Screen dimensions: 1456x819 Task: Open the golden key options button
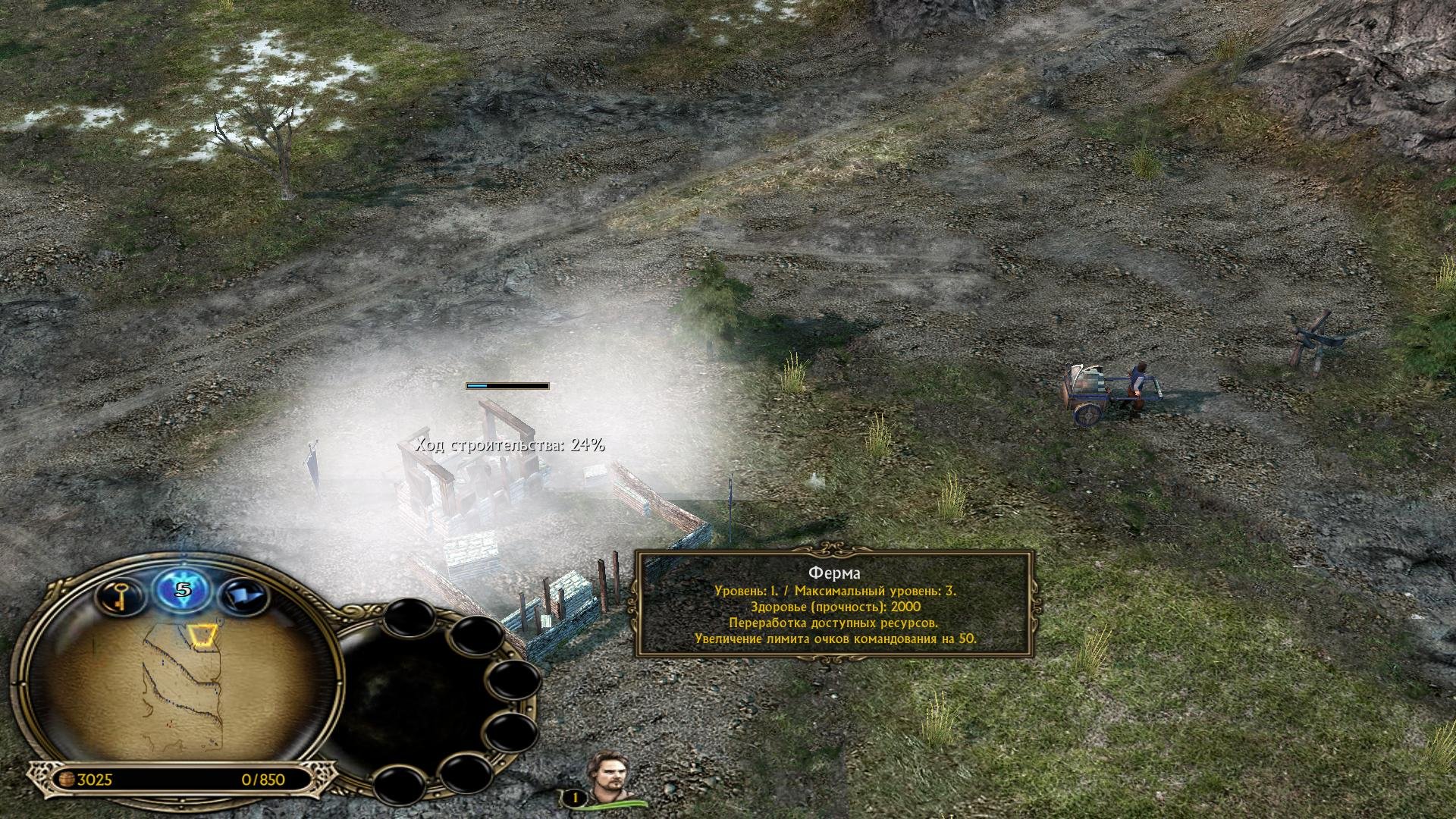click(121, 597)
